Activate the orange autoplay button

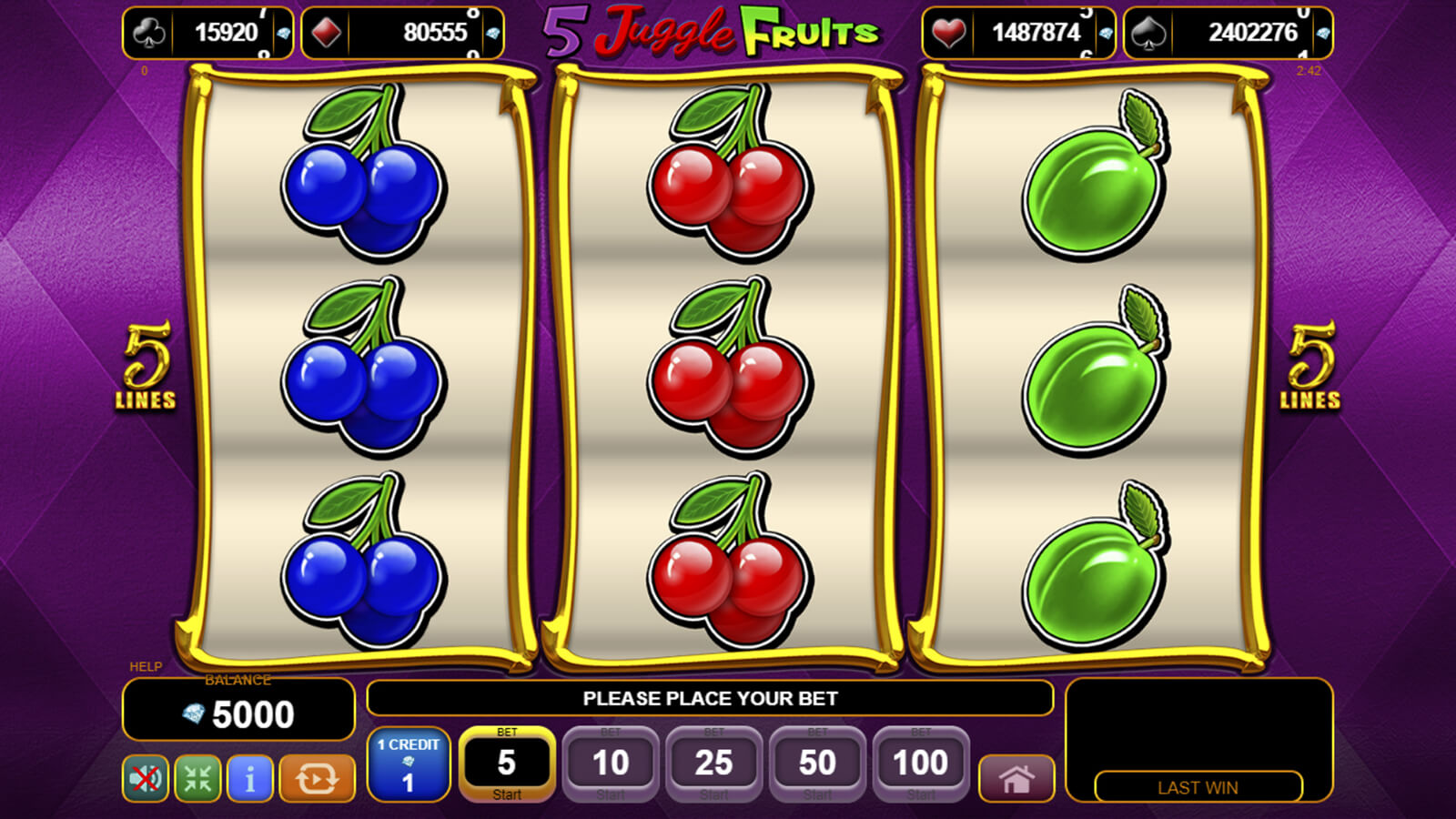317,779
